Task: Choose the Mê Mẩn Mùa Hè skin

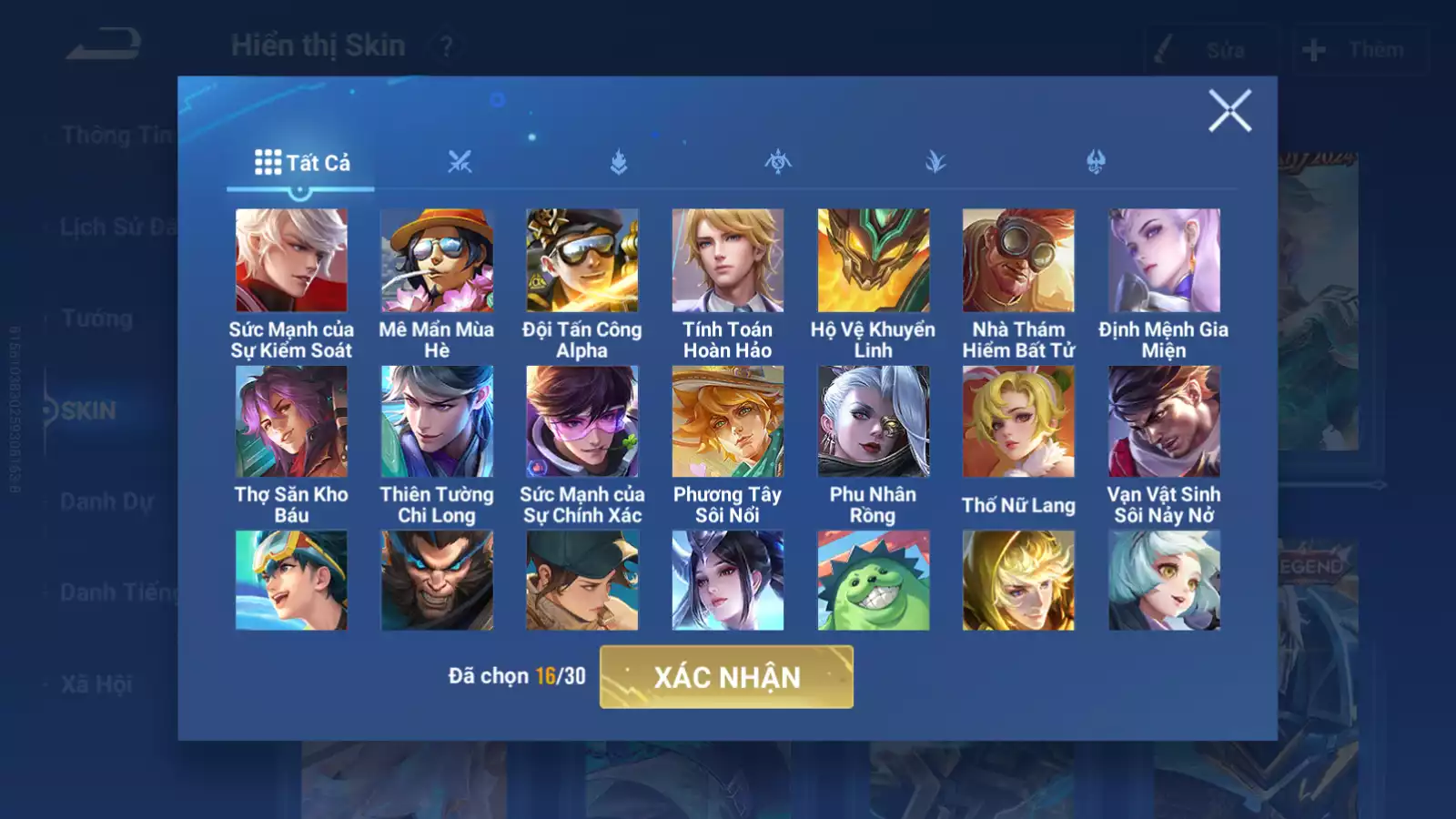Action: point(437,261)
